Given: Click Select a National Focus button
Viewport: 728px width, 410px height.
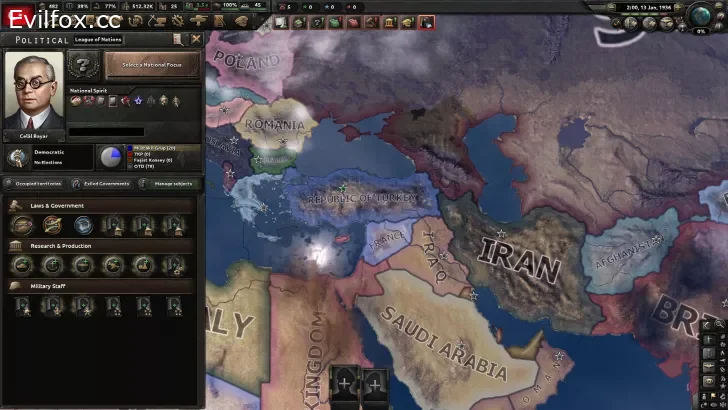Looking at the screenshot, I should pyautogui.click(x=152, y=65).
